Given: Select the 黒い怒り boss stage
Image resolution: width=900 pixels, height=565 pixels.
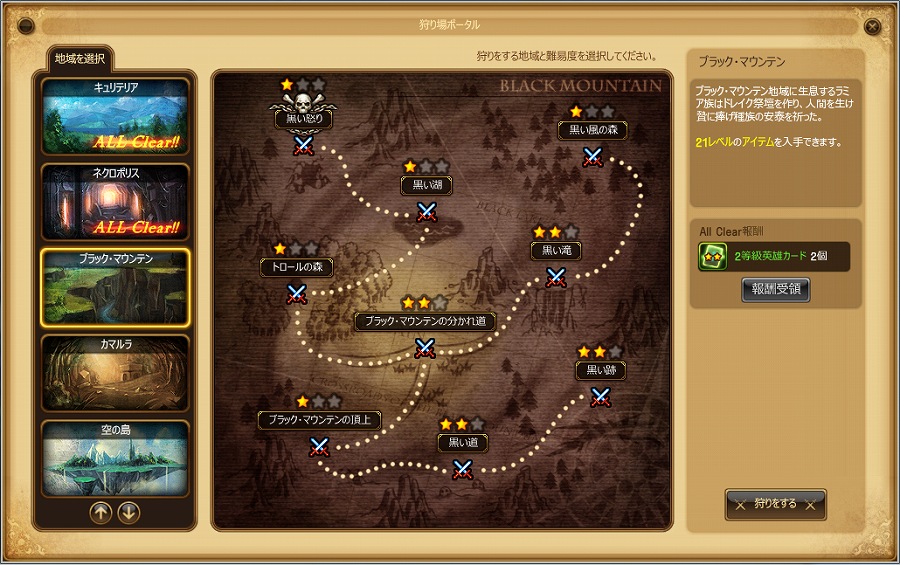Looking at the screenshot, I should point(303,145).
